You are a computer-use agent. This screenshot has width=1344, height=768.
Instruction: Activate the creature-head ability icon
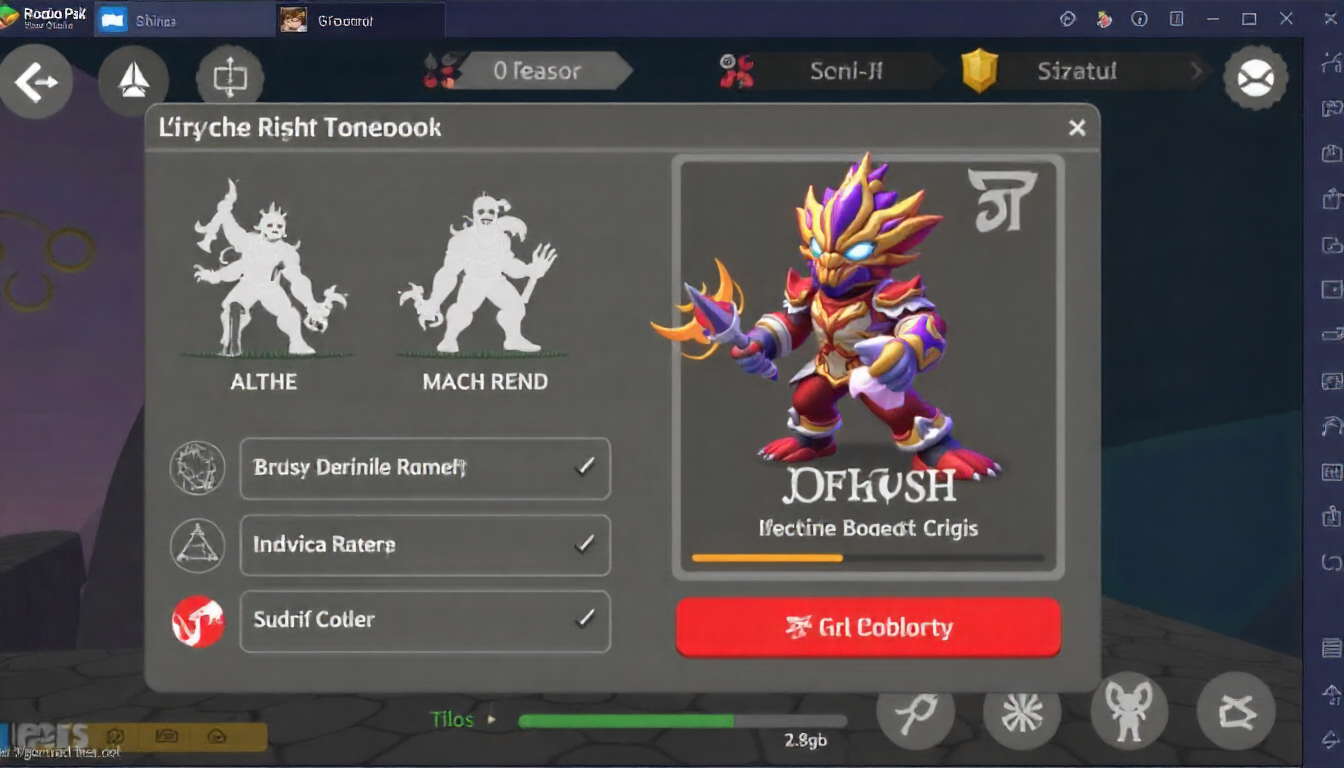pyautogui.click(x=1128, y=712)
